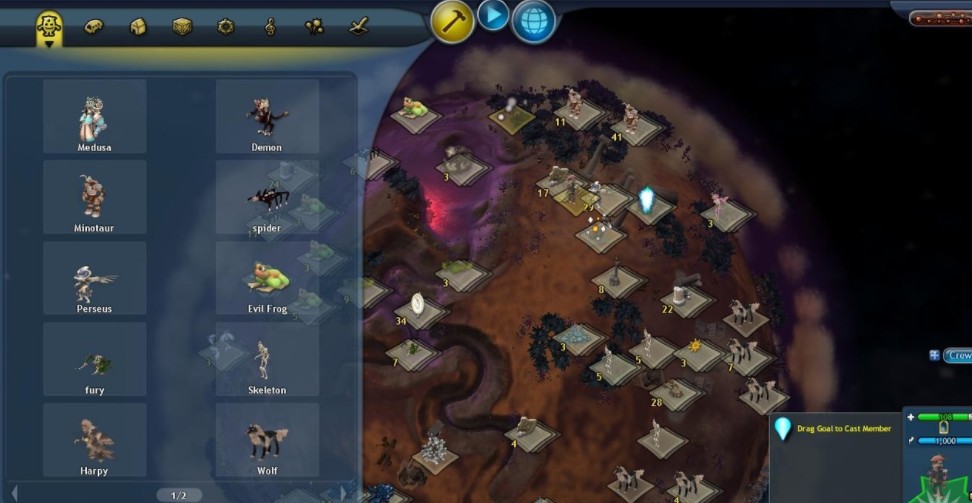Open the gear-shaped gameplay objects tab

tap(226, 27)
